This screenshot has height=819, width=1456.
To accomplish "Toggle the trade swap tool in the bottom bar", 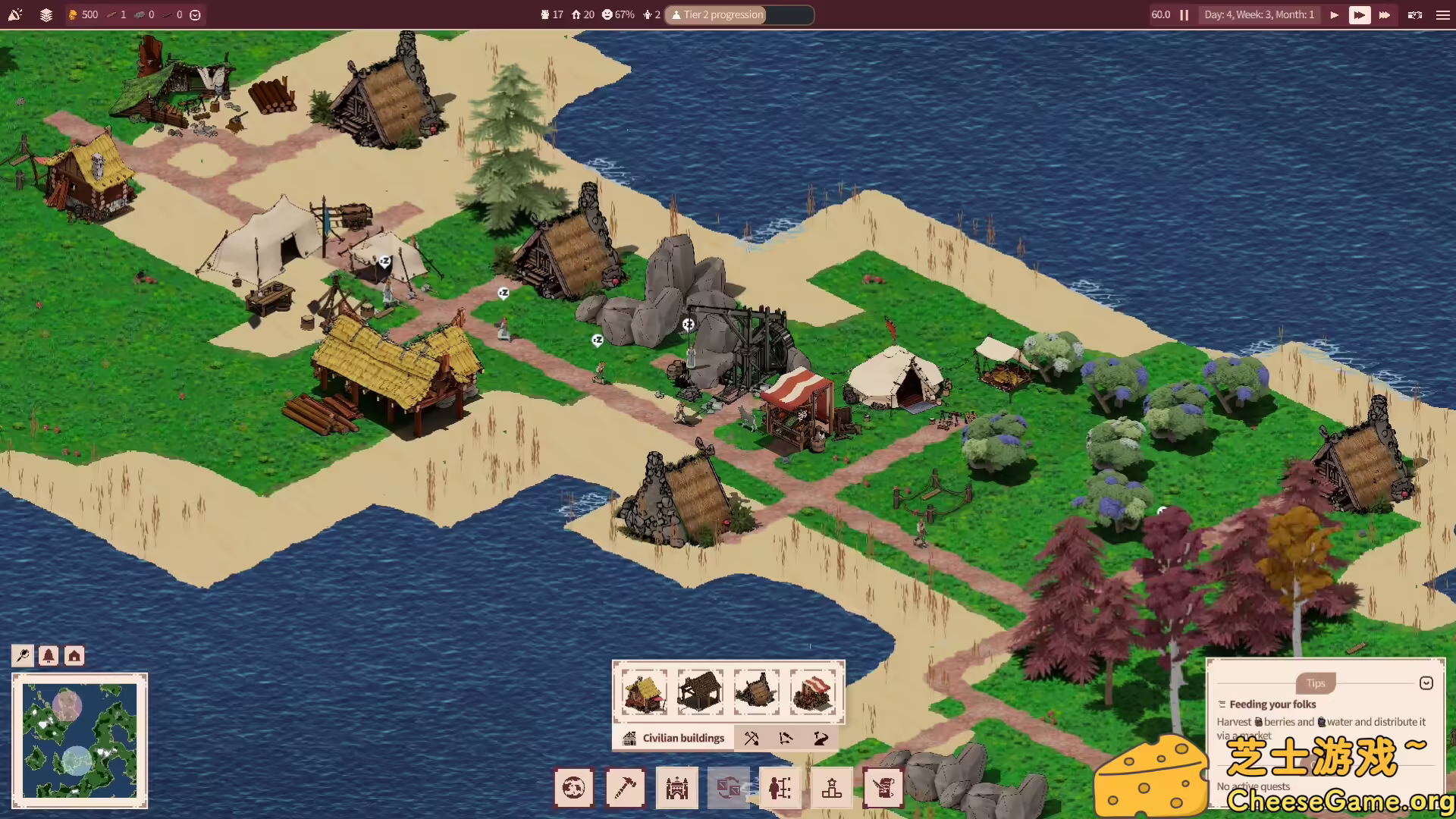I will (729, 788).
